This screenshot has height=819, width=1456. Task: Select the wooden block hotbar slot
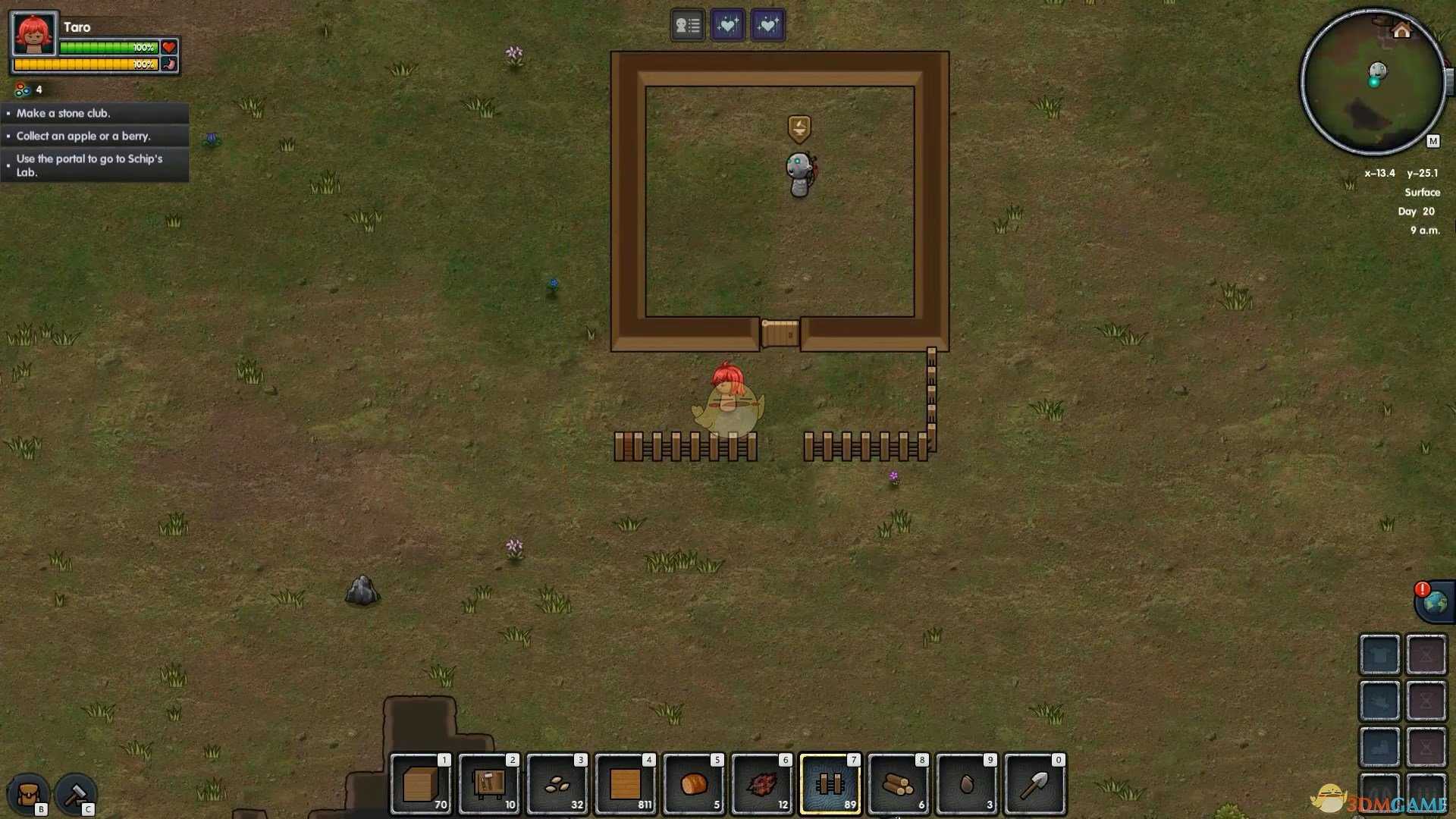421,784
